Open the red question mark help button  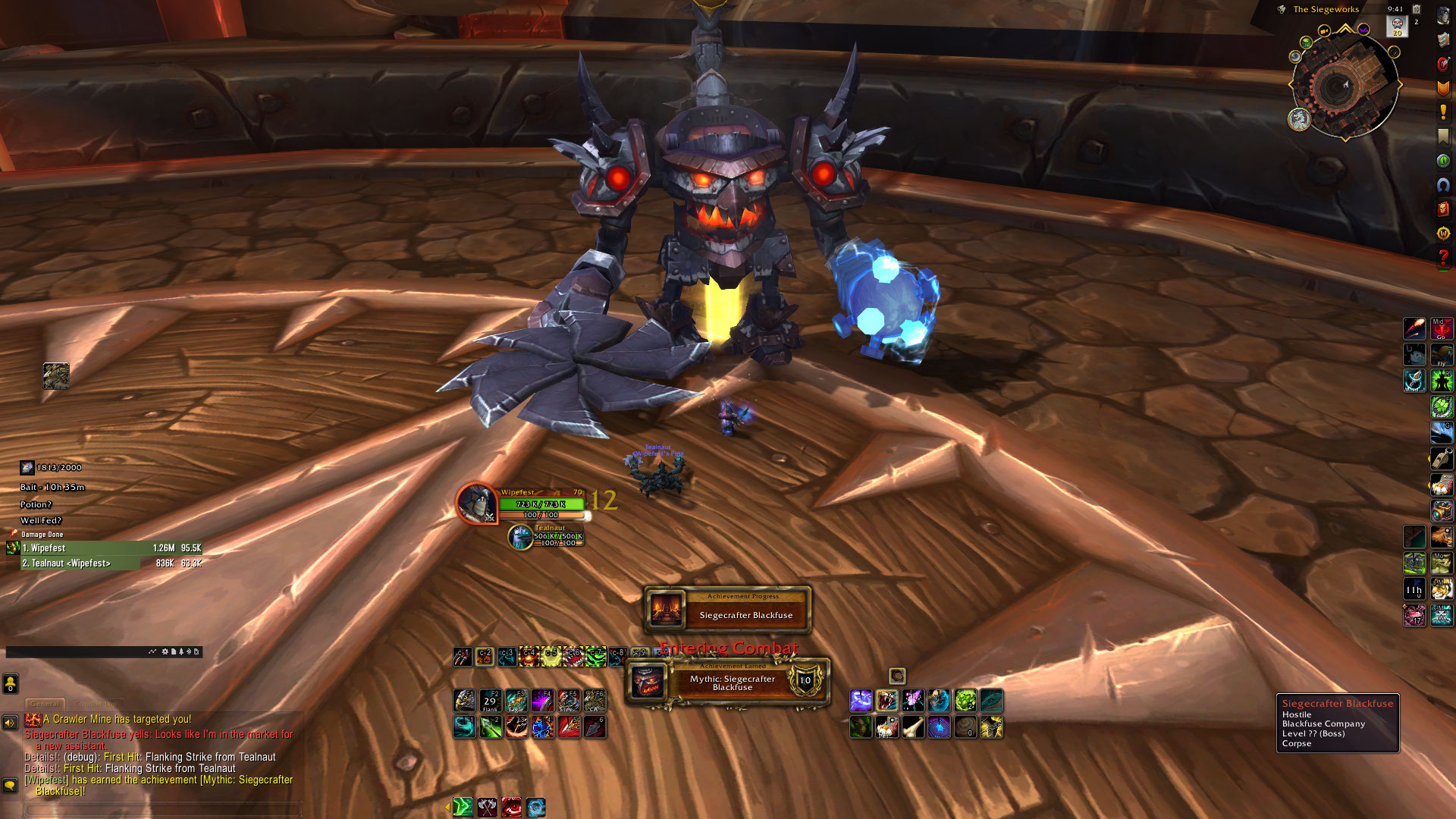1442,257
